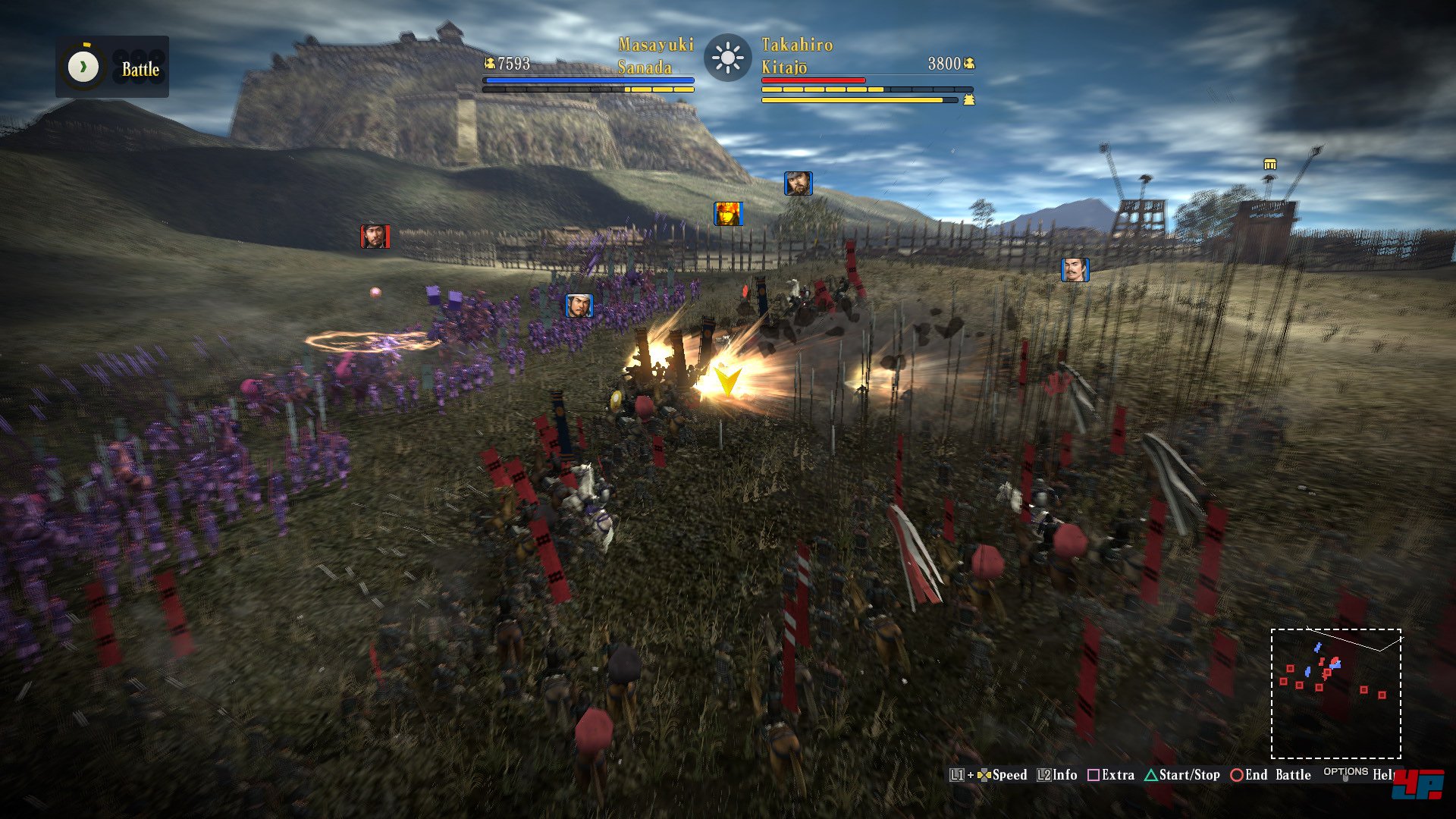Select the red-framed officer portrait

tap(375, 236)
